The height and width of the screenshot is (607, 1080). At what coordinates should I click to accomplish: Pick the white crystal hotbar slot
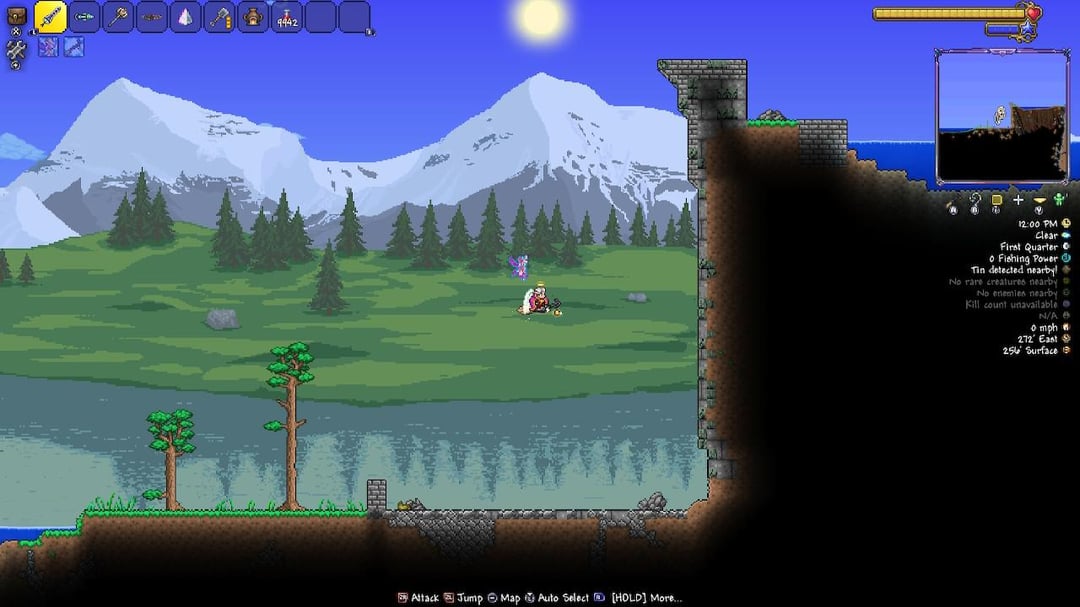[185, 17]
